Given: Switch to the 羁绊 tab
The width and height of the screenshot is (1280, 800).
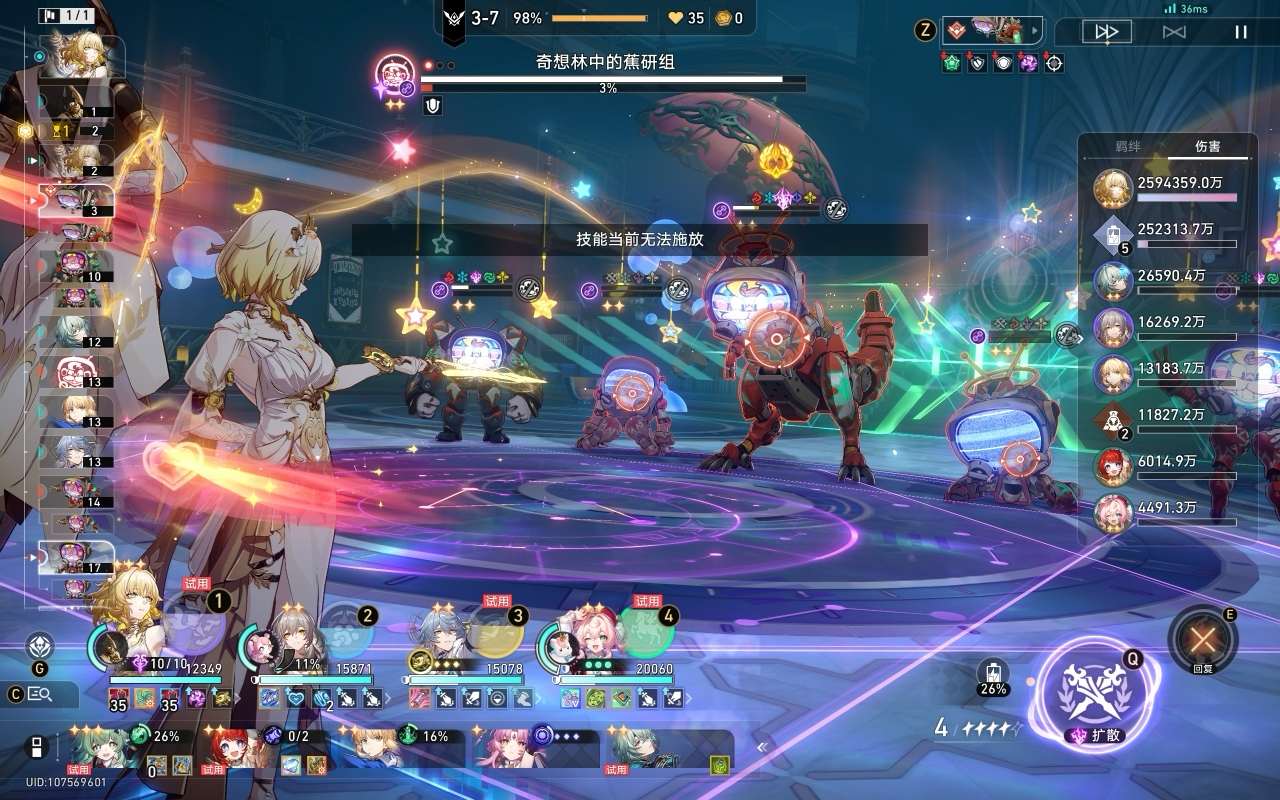Looking at the screenshot, I should [x=1127, y=146].
